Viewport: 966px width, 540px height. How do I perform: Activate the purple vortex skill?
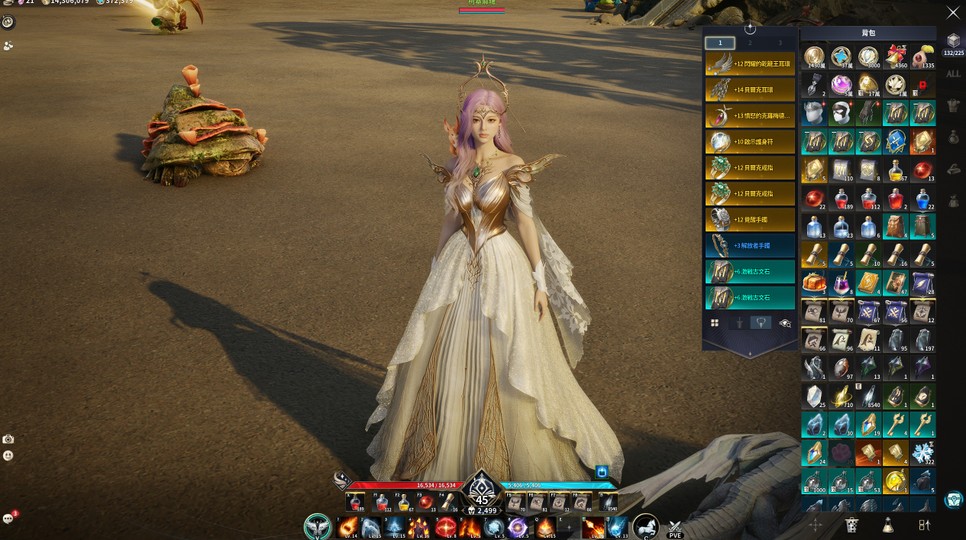tap(519, 527)
